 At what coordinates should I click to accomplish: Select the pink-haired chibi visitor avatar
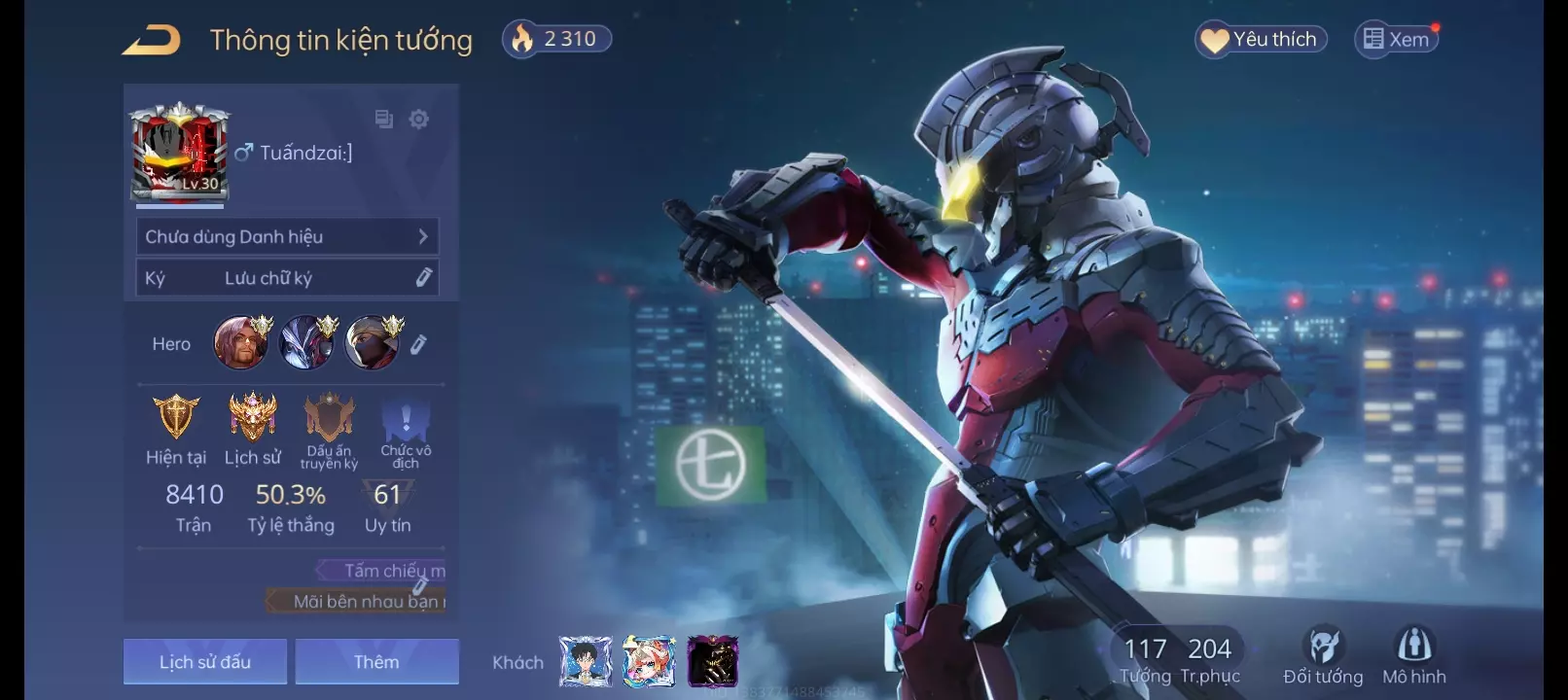click(x=649, y=662)
